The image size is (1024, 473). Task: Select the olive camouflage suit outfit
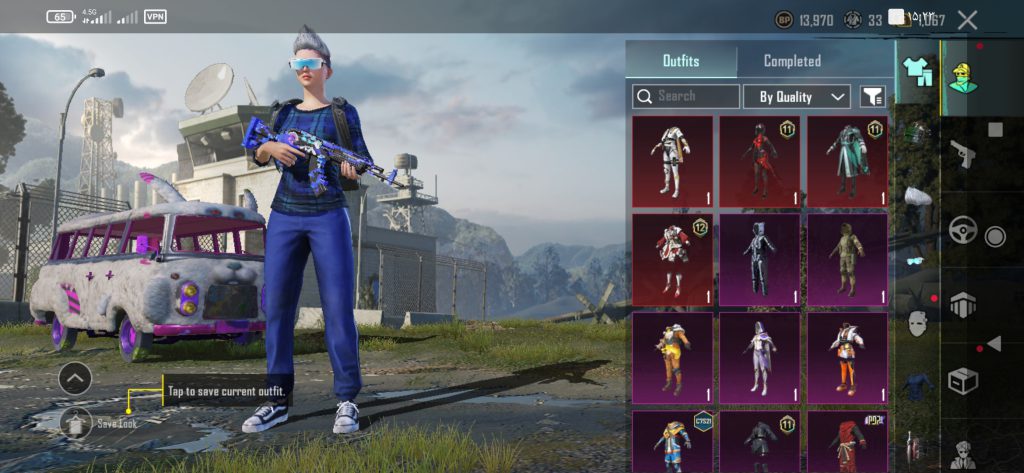(x=847, y=258)
